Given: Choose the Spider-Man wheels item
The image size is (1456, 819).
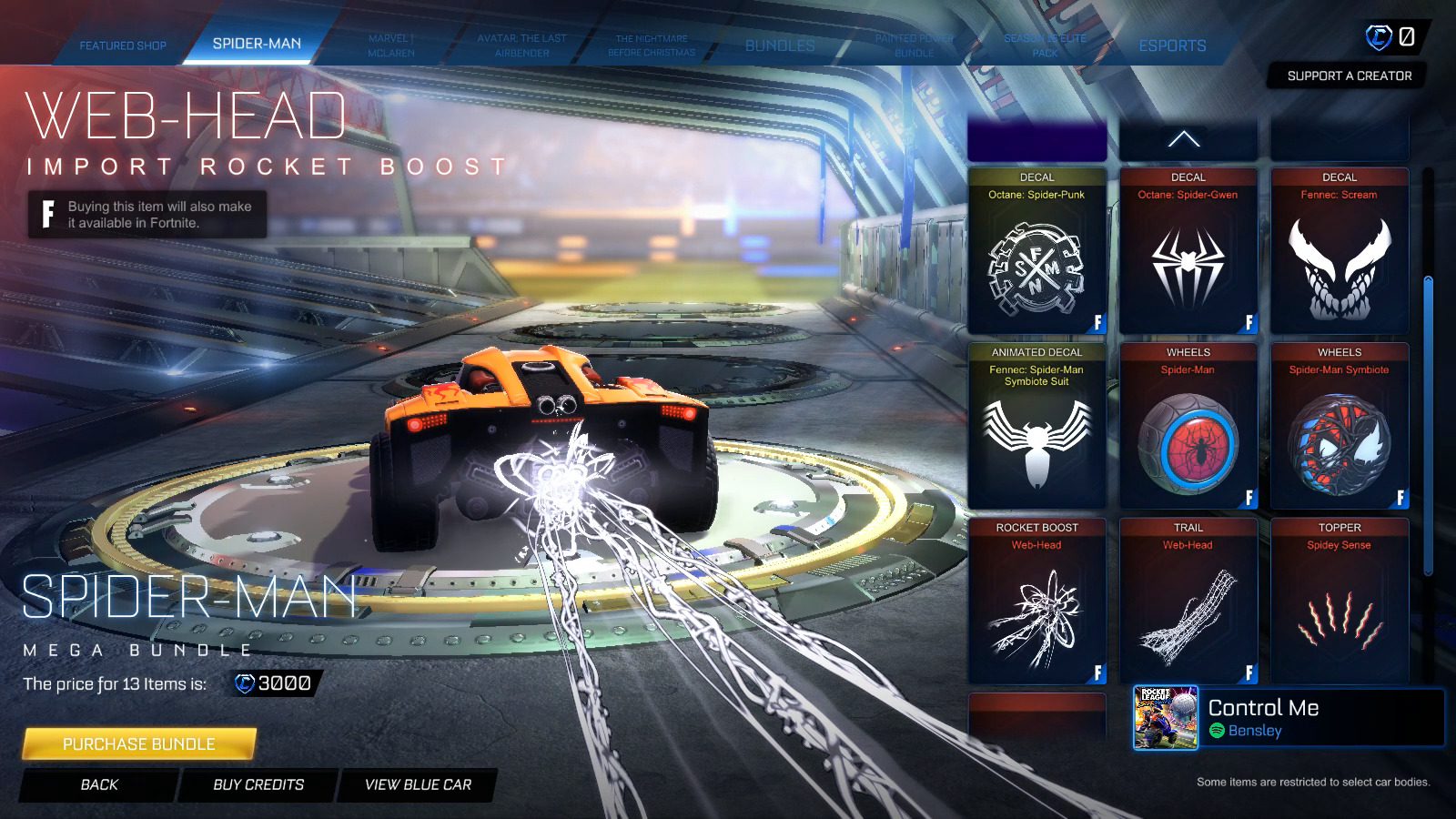Looking at the screenshot, I should [x=1188, y=427].
